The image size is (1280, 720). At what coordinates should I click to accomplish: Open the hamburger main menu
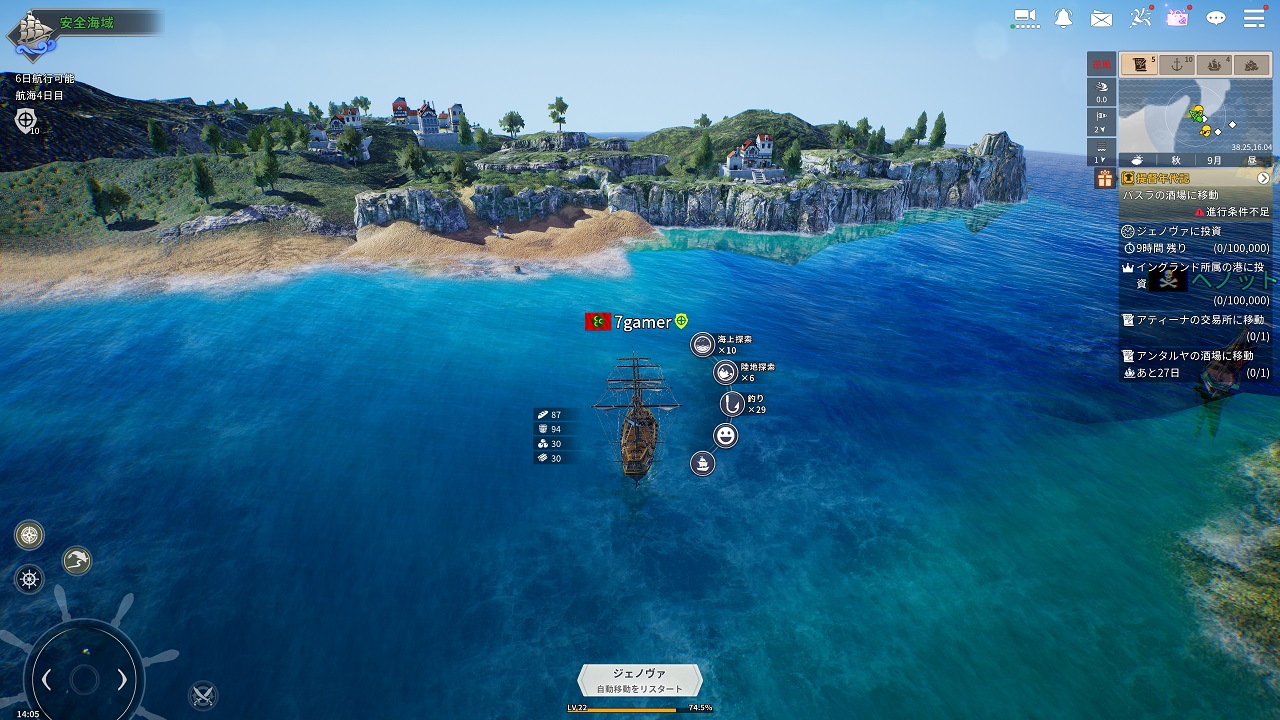tap(1254, 18)
